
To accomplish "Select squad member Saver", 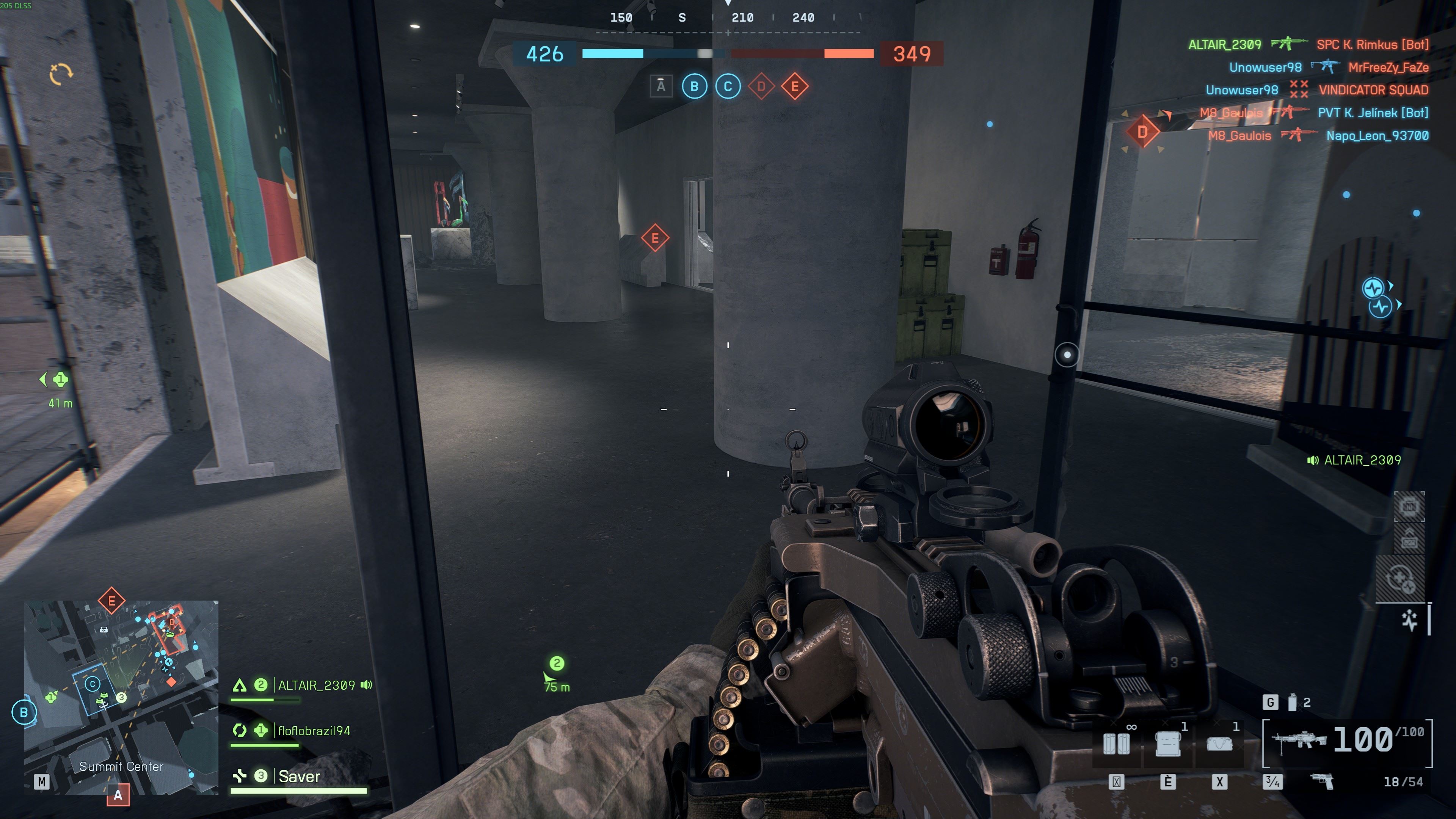I will pyautogui.click(x=299, y=777).
